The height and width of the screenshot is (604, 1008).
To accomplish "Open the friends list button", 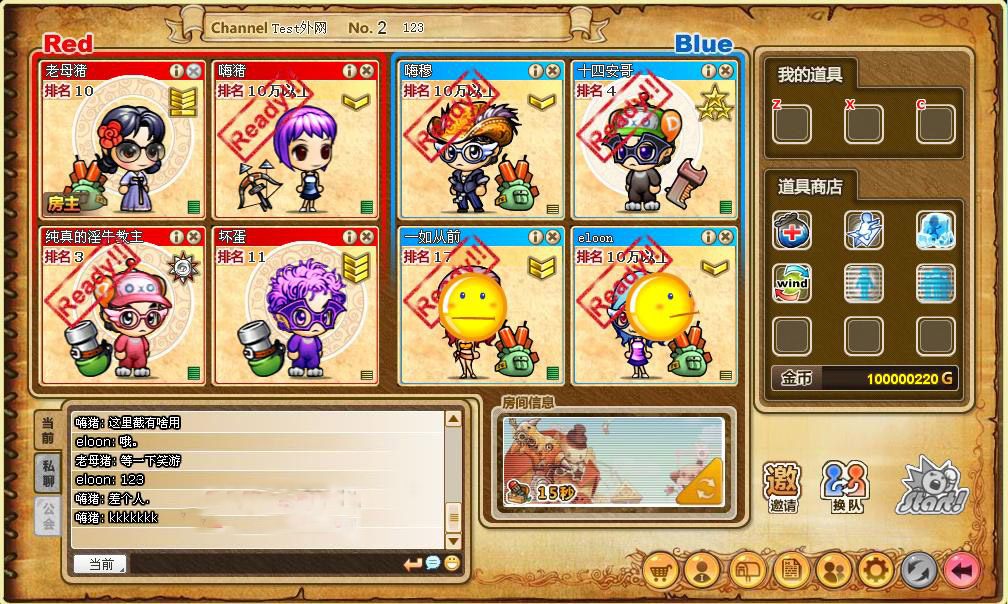I will click(832, 571).
